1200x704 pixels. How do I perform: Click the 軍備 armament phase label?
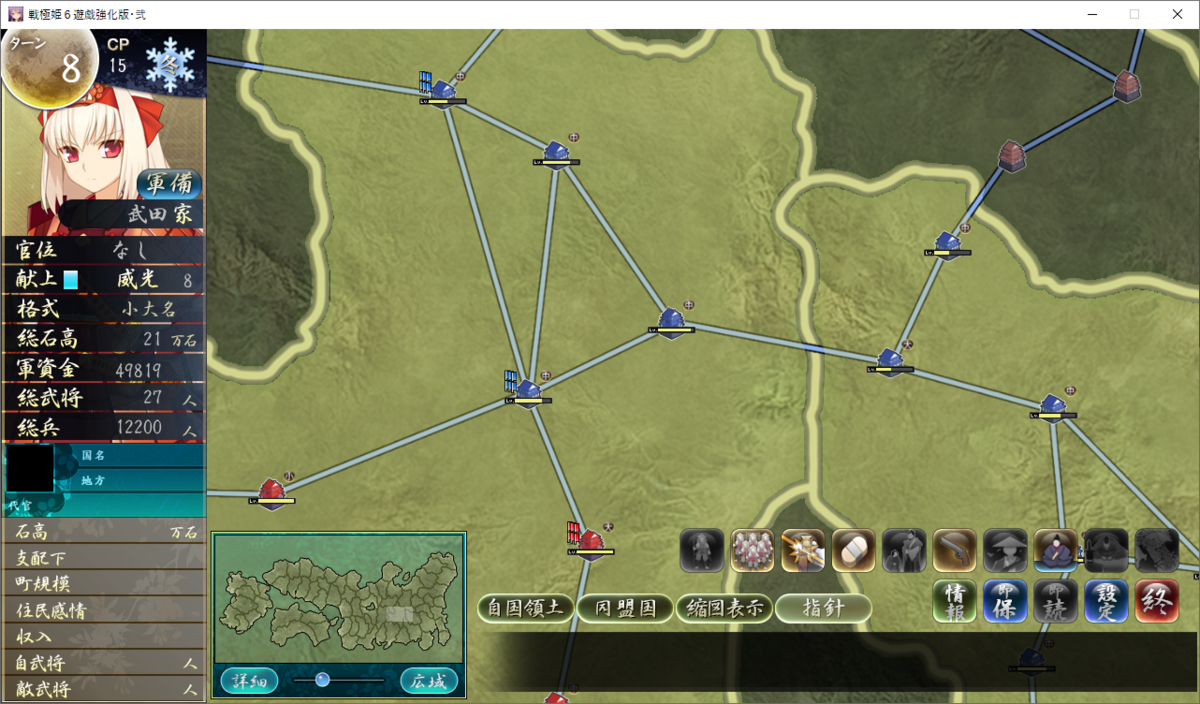coord(169,185)
